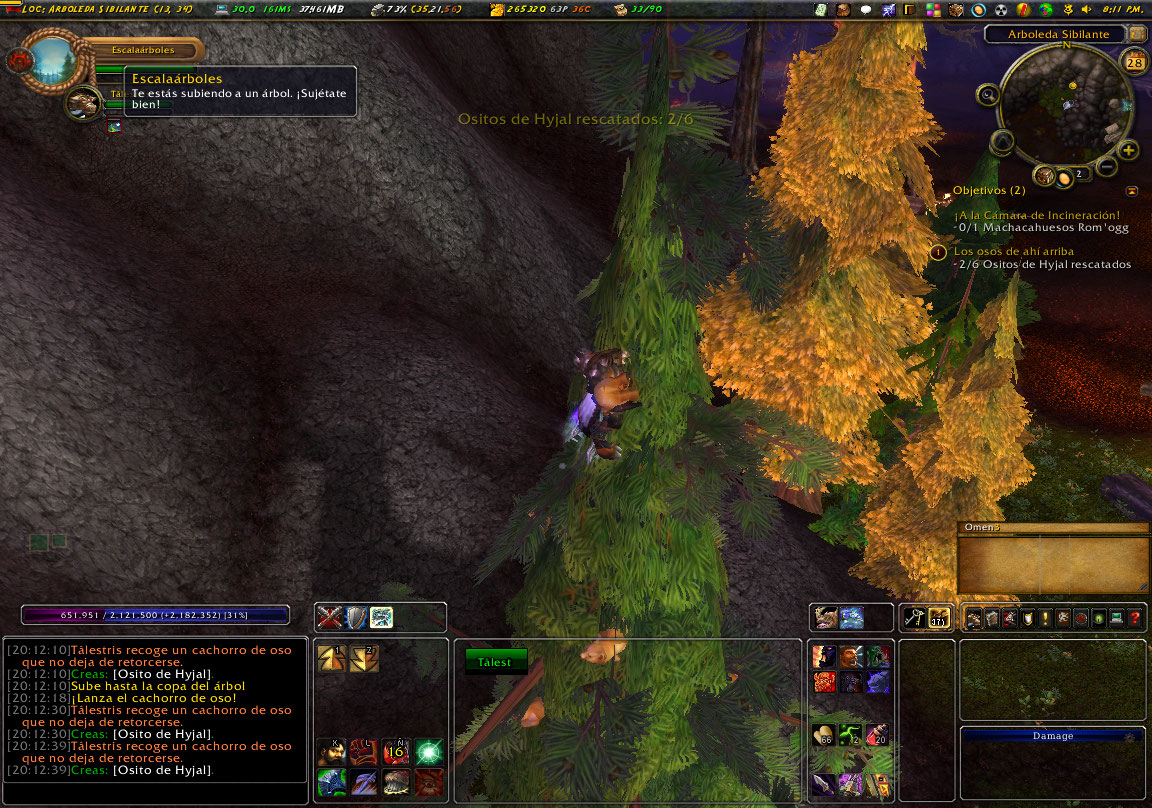This screenshot has width=1152, height=808.
Task: Open the red question mark help button
Action: click(x=1135, y=619)
